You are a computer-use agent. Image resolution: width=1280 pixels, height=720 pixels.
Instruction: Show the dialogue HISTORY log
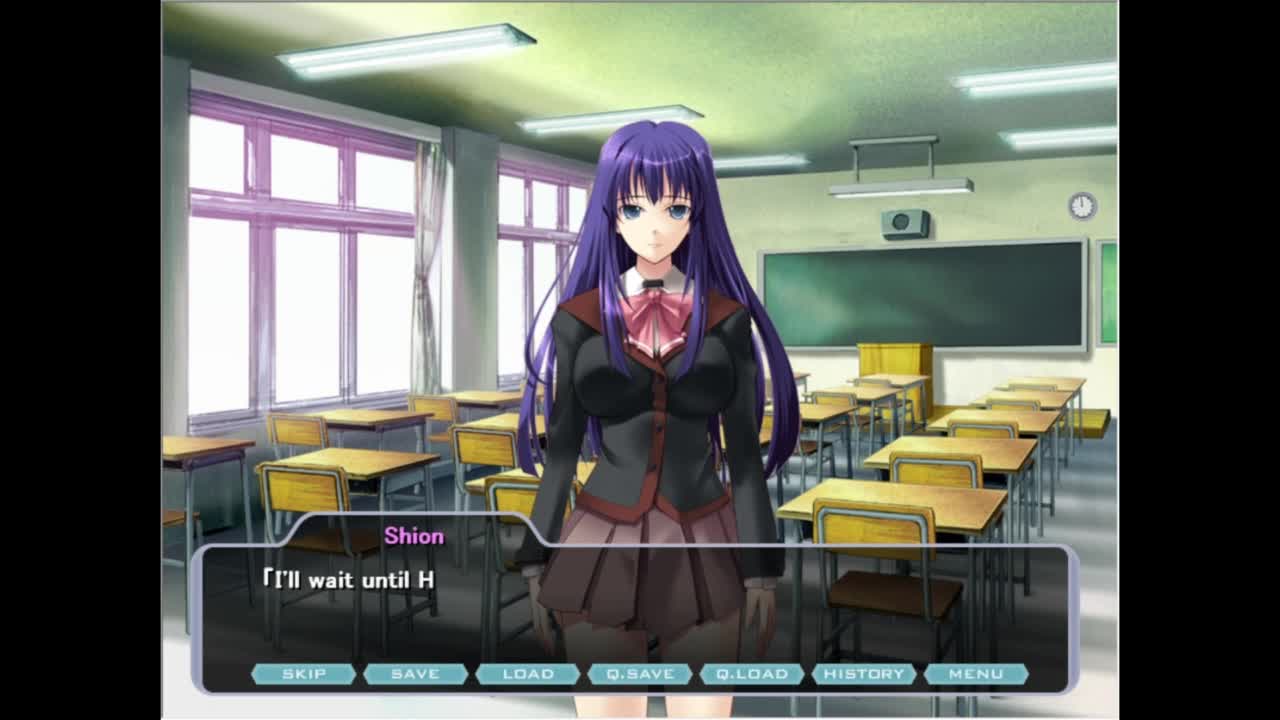[x=864, y=674]
